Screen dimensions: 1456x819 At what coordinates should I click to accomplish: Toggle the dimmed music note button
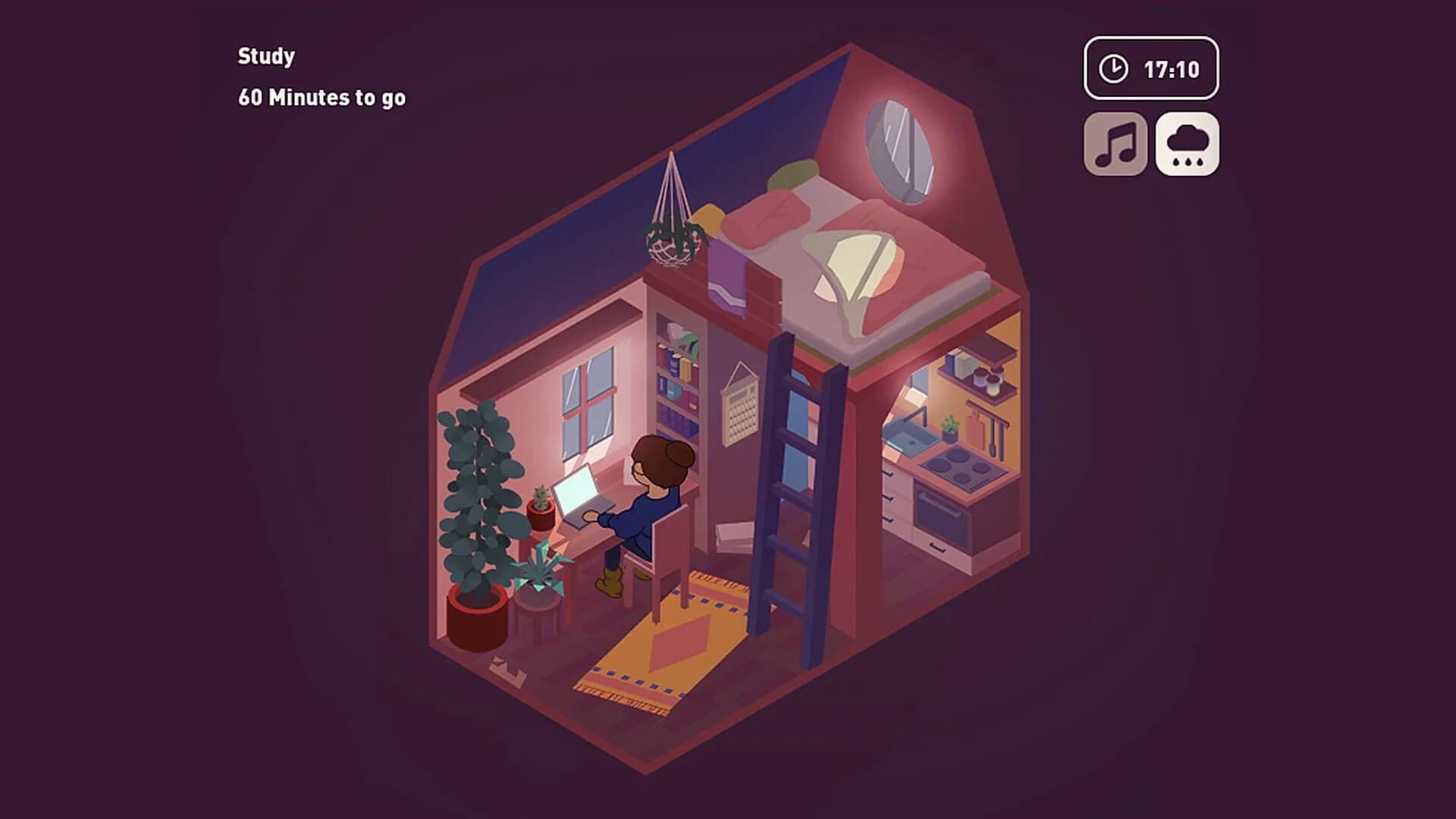pos(1116,143)
